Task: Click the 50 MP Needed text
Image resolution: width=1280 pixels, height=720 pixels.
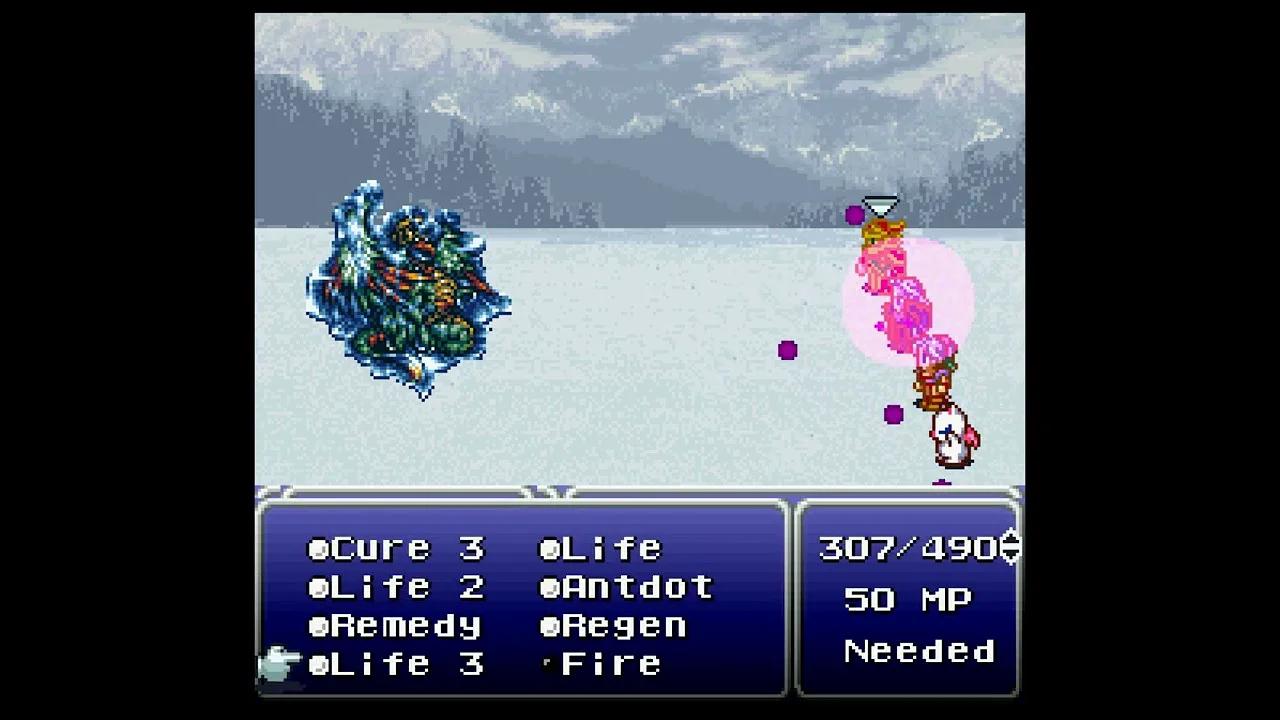Action: pos(918,625)
